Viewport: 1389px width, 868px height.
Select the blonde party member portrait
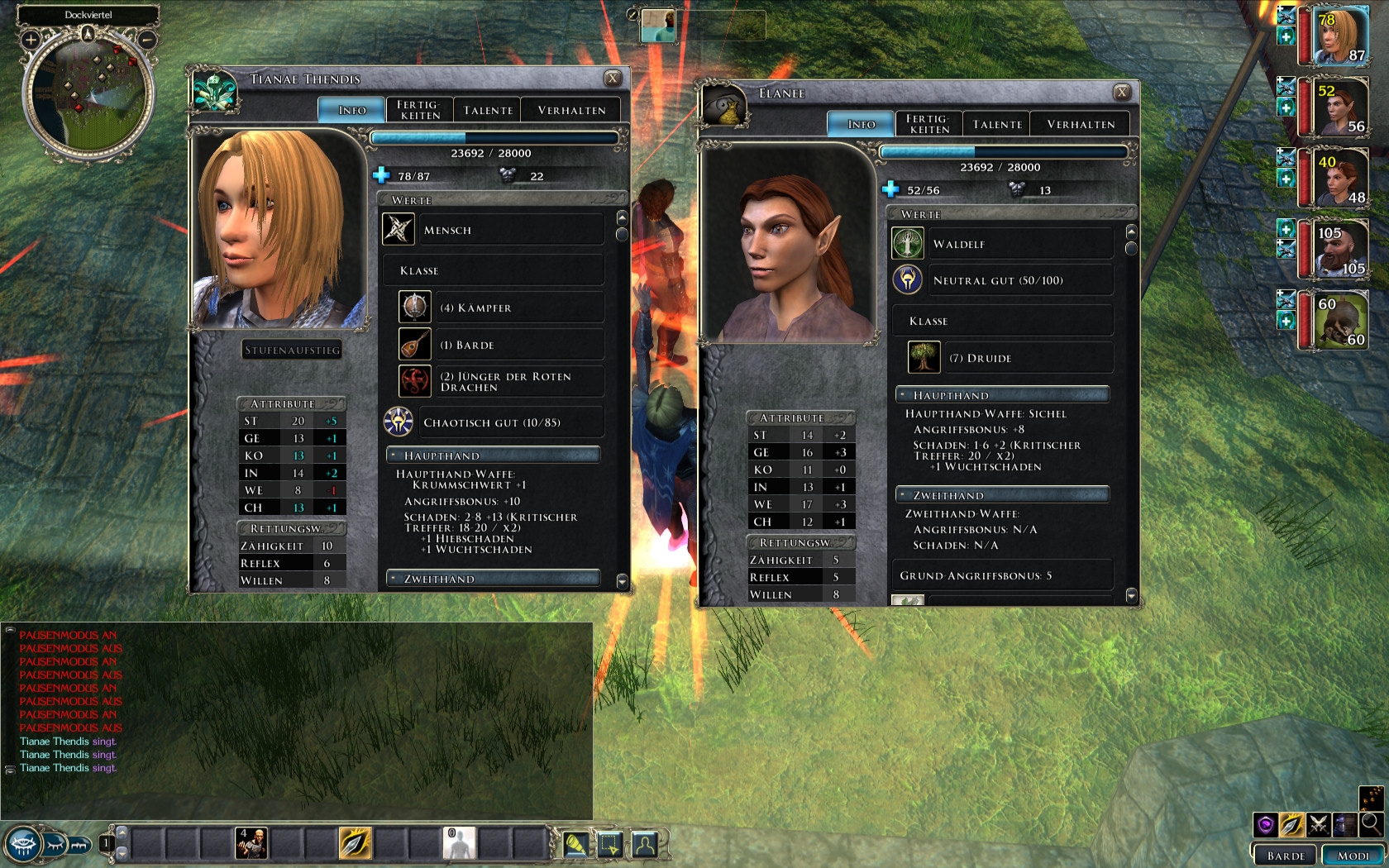[1339, 36]
